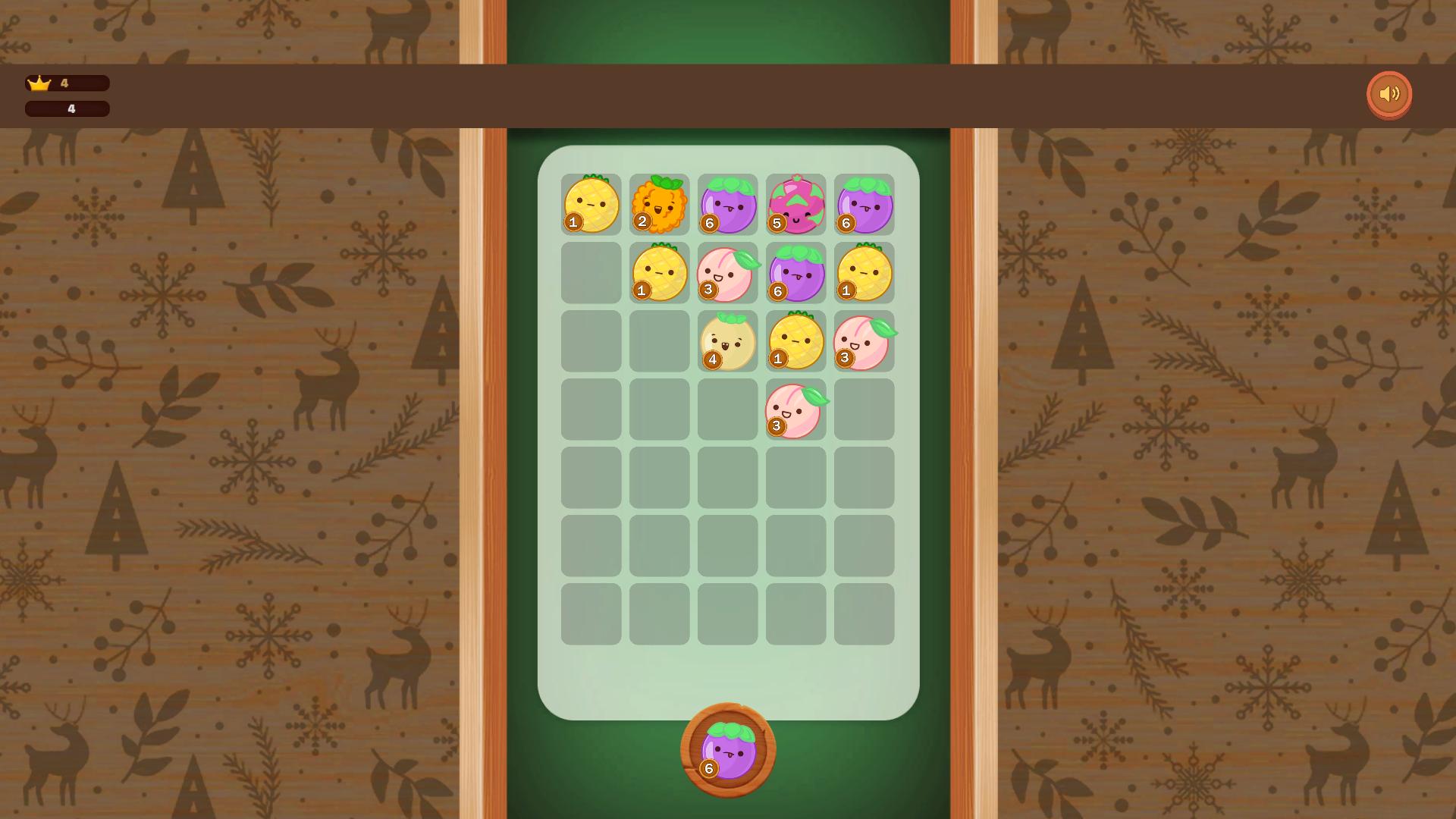Image resolution: width=1456 pixels, height=819 pixels.
Task: Click the mangosteen tile in the second row
Action: [796, 273]
